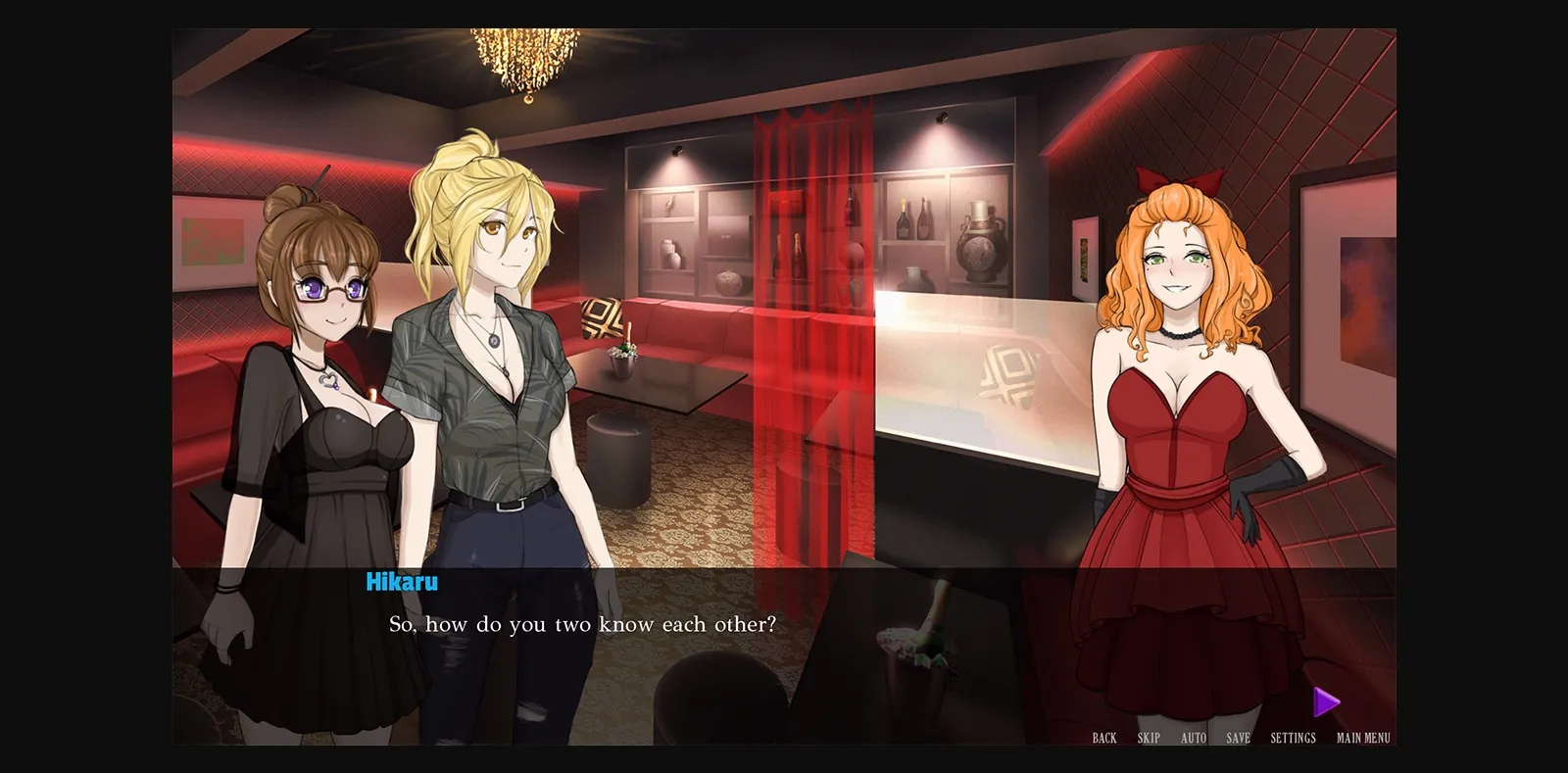Image resolution: width=1568 pixels, height=773 pixels.
Task: Toggle AUTO mode for automatic reading
Action: pyautogui.click(x=1194, y=738)
